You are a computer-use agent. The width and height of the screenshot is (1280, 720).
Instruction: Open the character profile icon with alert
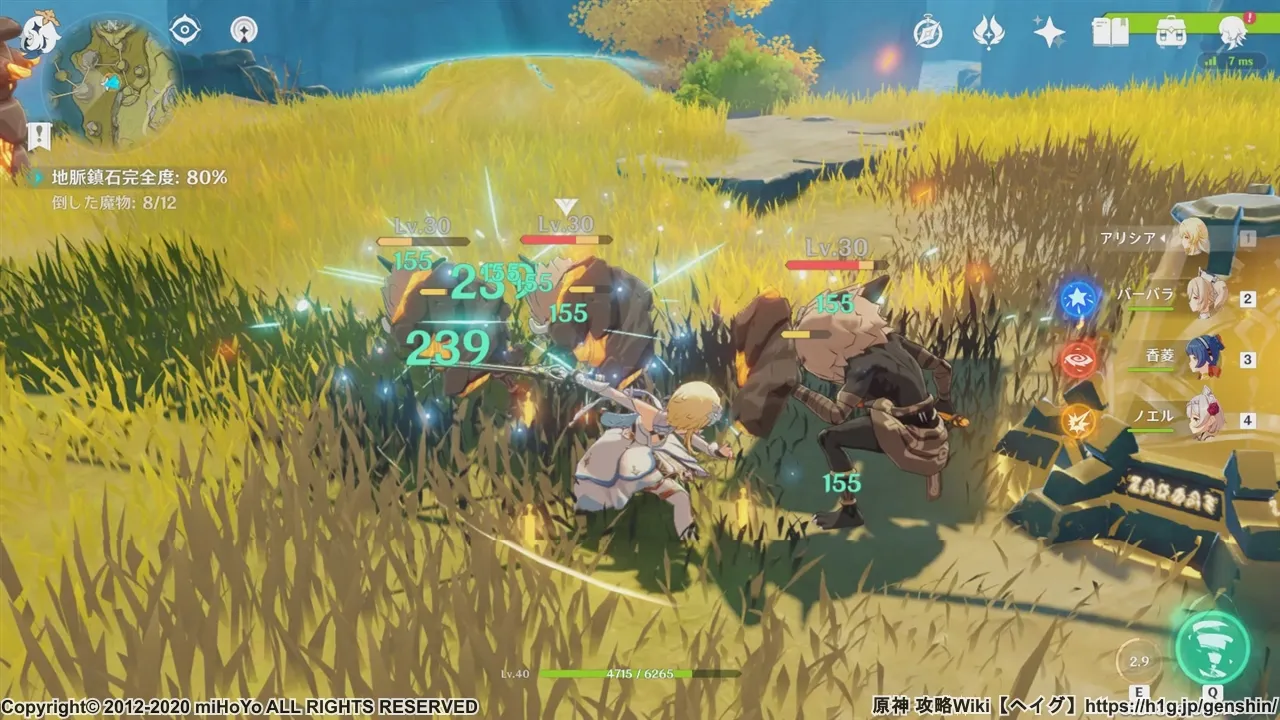pyautogui.click(x=1232, y=33)
